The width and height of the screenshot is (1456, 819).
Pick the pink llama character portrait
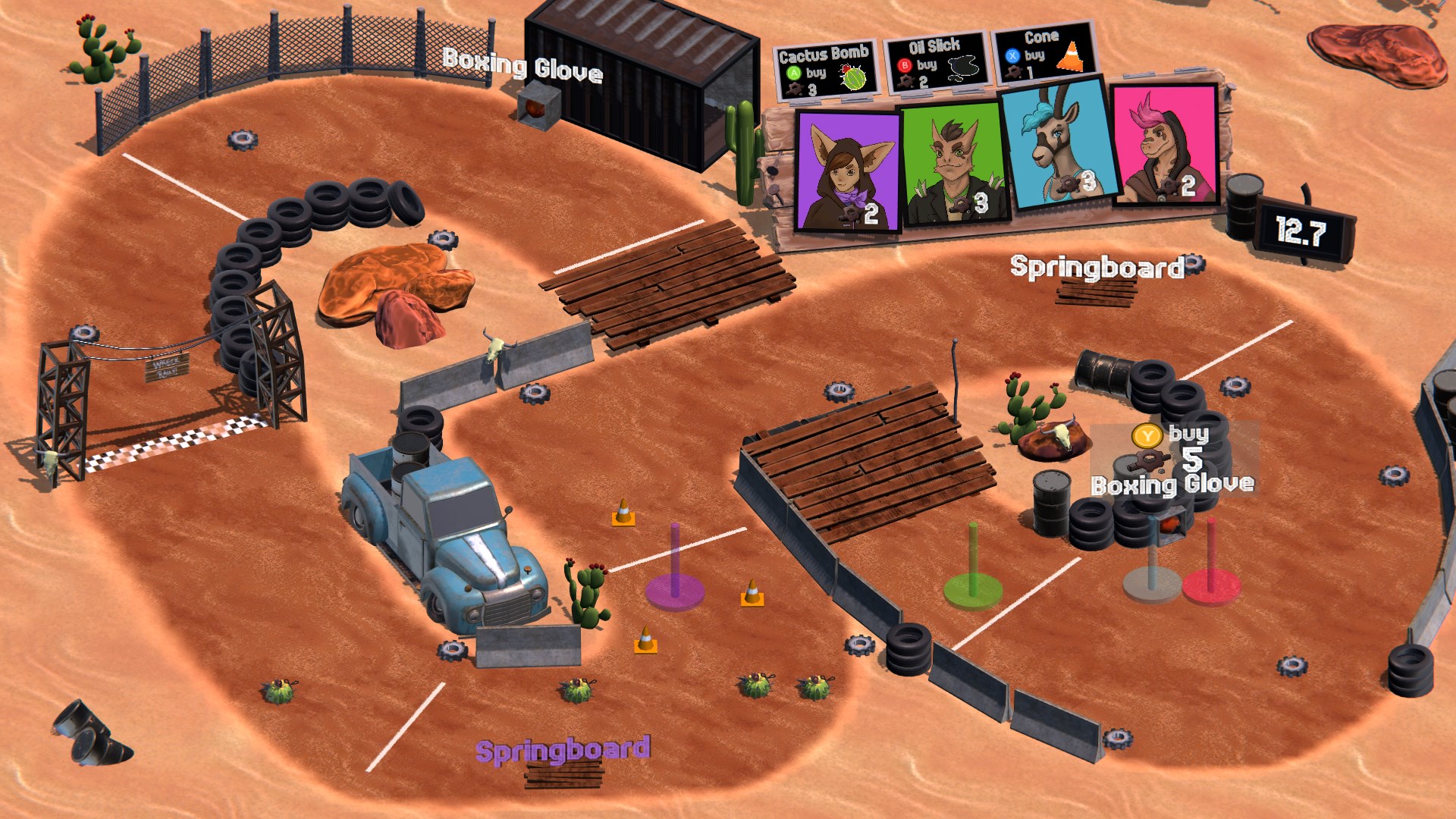(1166, 144)
